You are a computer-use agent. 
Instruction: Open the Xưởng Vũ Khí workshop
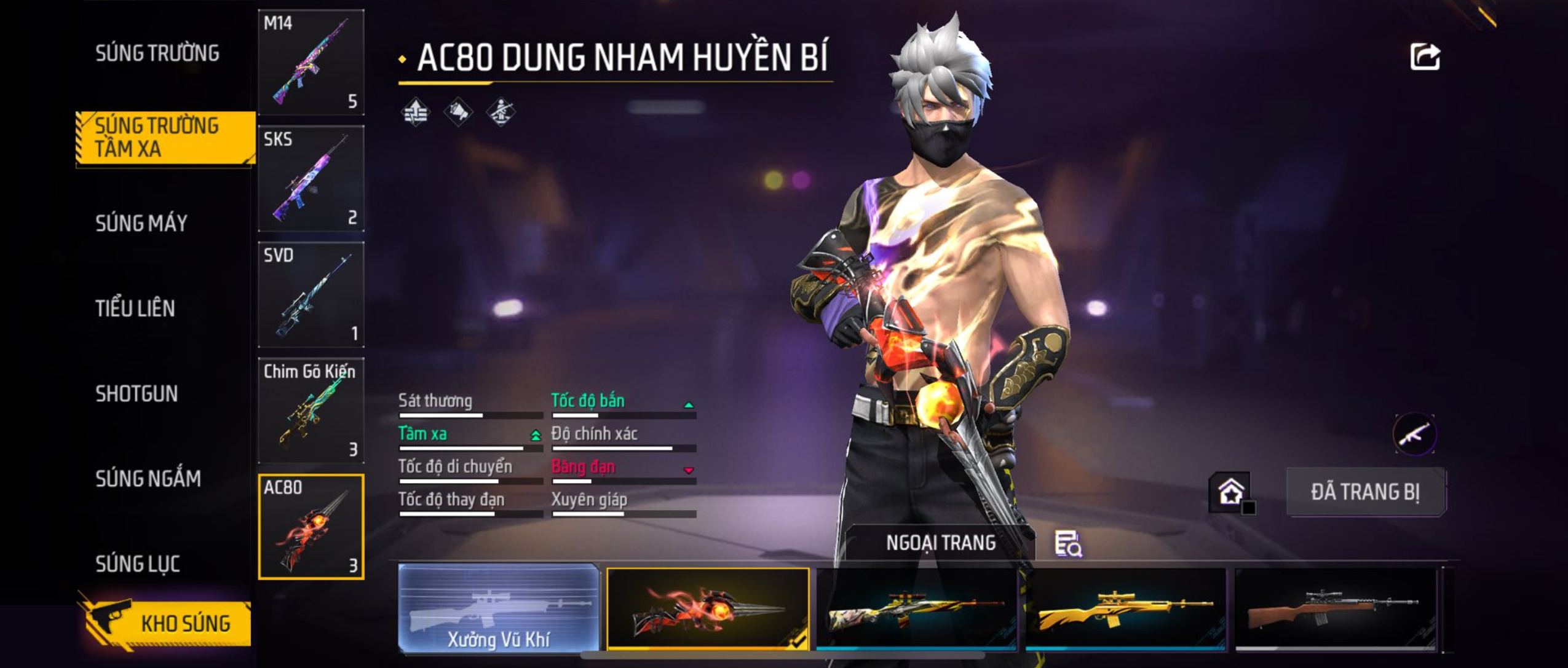pos(499,608)
